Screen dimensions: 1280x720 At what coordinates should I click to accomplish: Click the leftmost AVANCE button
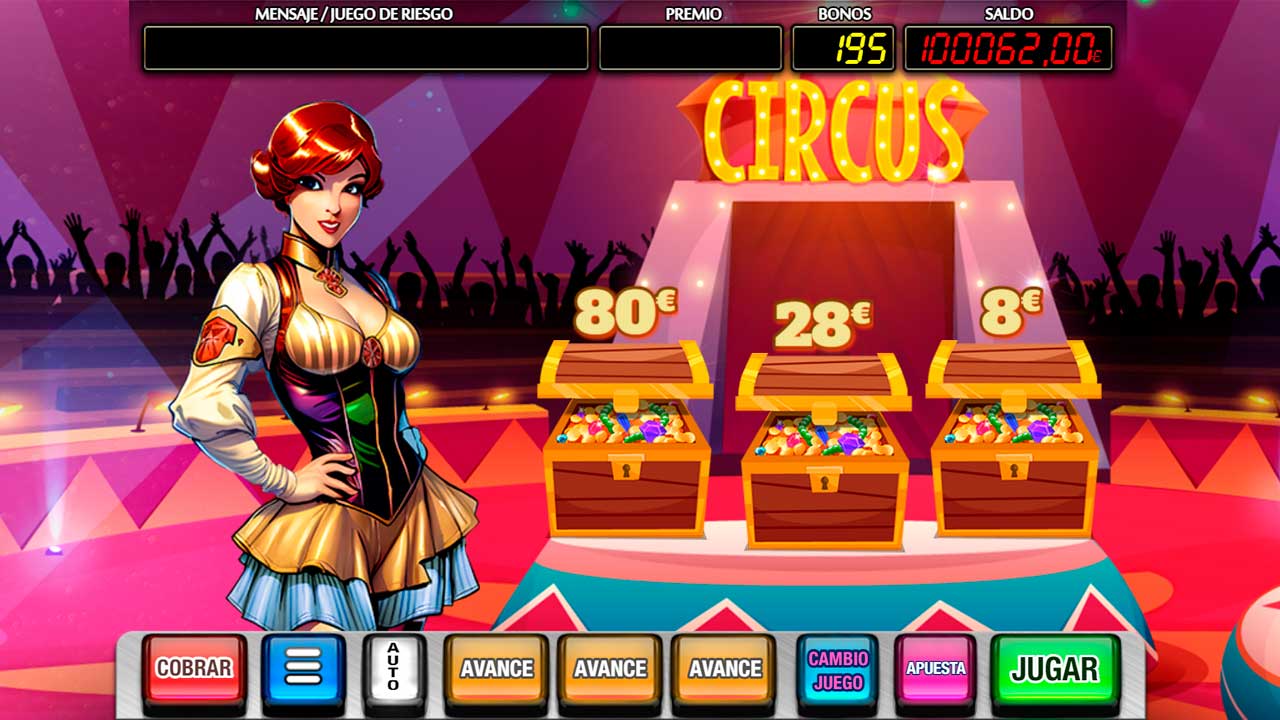[495, 666]
